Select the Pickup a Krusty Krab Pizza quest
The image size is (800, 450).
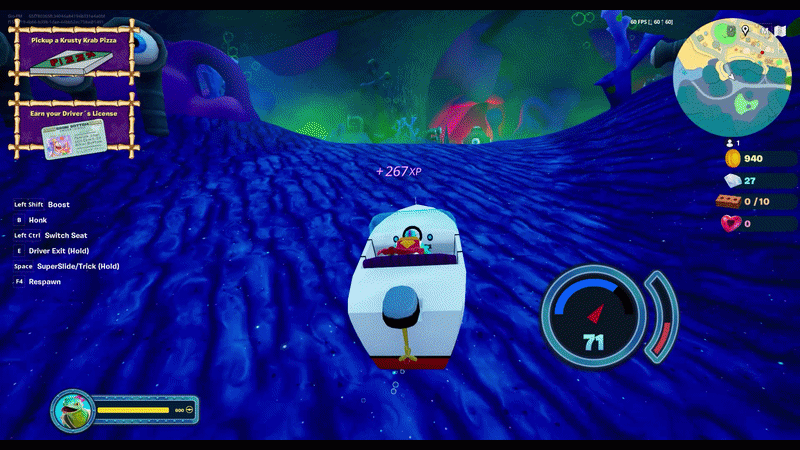(72, 58)
